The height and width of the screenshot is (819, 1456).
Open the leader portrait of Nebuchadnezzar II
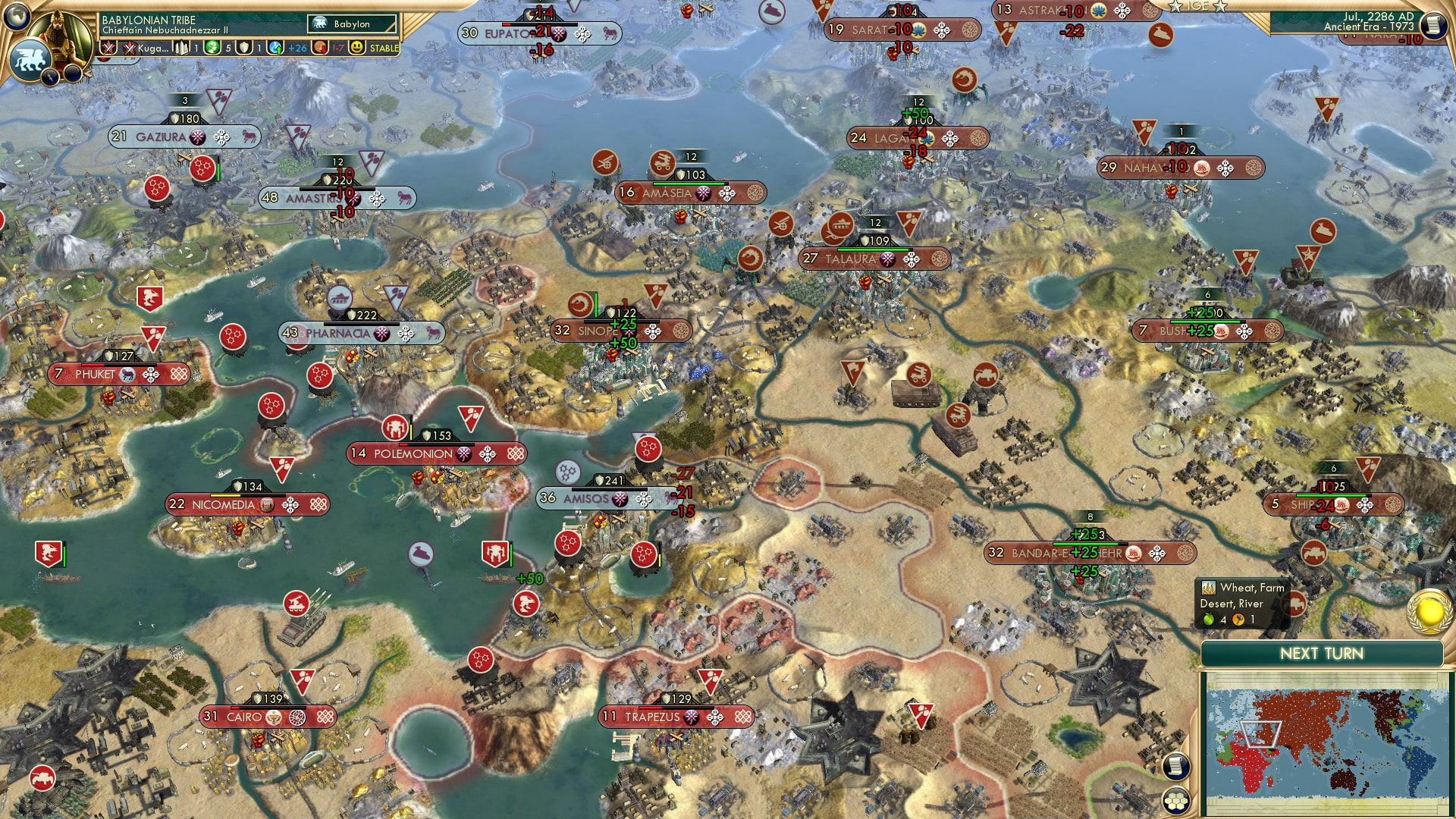point(59,36)
